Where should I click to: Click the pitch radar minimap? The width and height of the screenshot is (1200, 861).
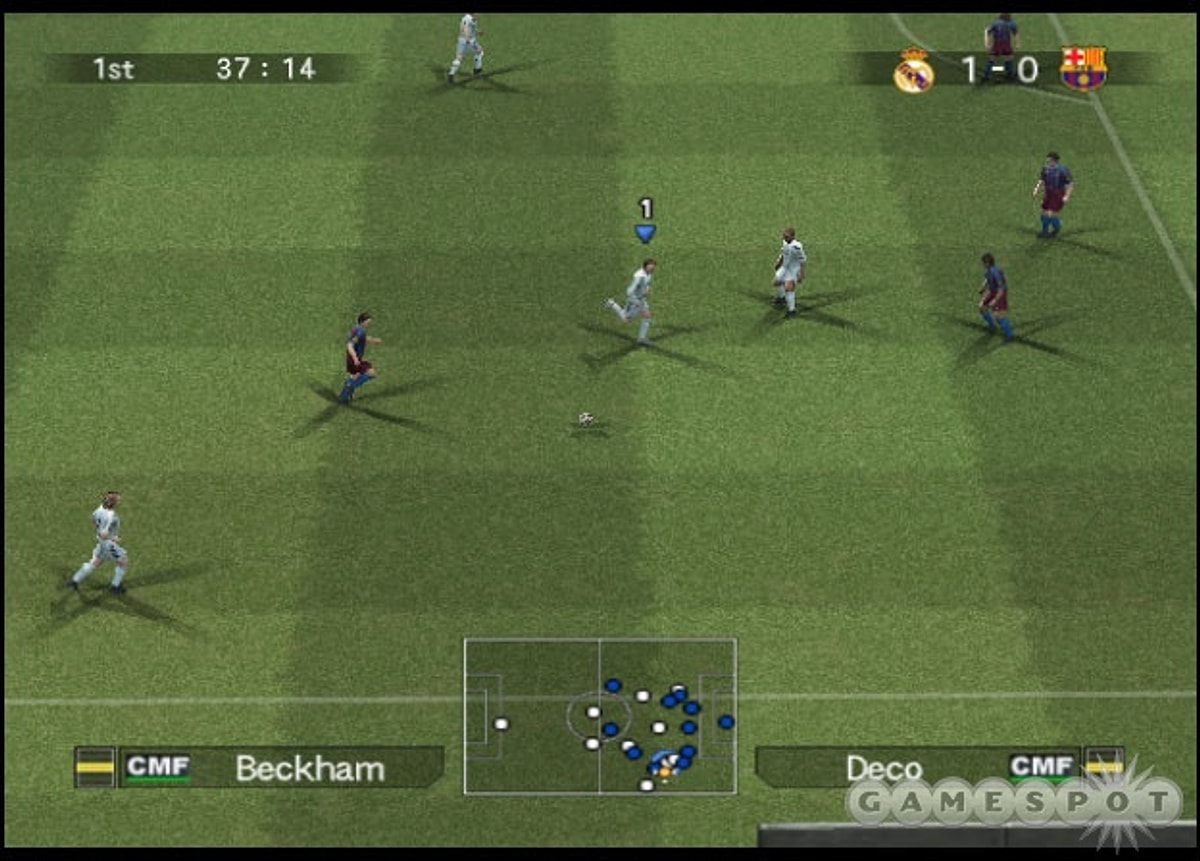600,716
